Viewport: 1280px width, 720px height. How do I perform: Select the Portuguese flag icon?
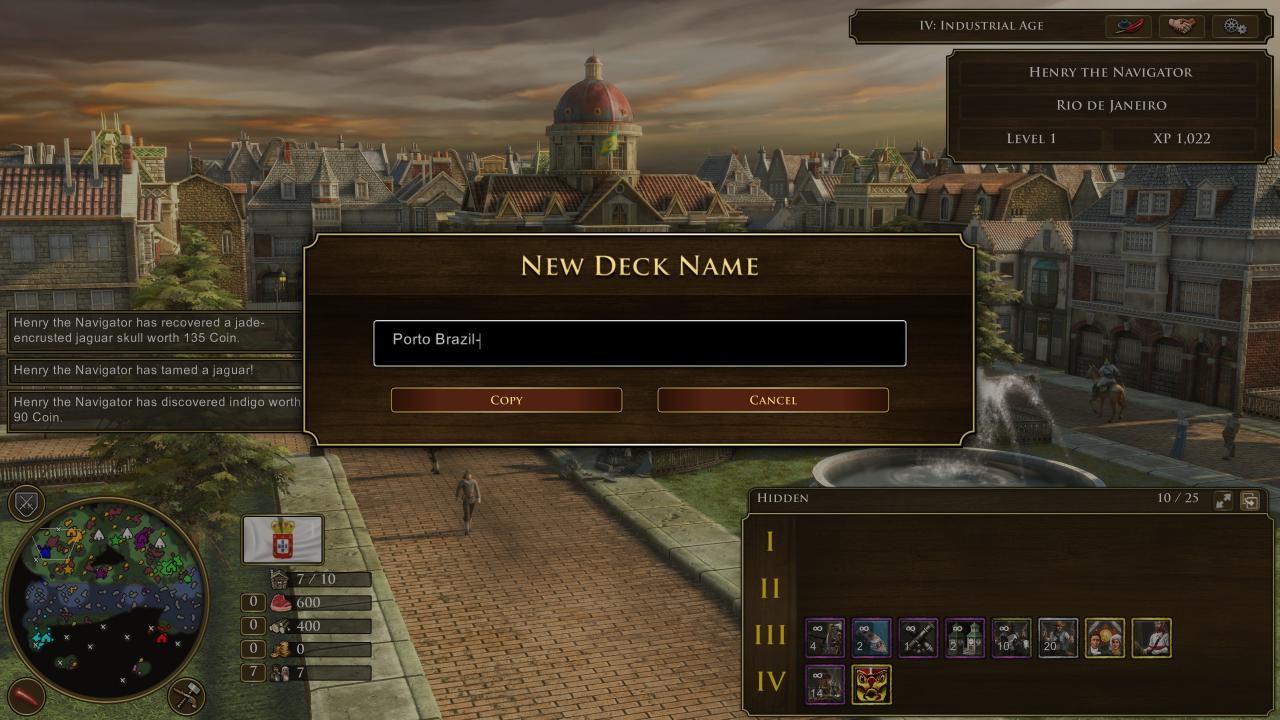point(283,540)
